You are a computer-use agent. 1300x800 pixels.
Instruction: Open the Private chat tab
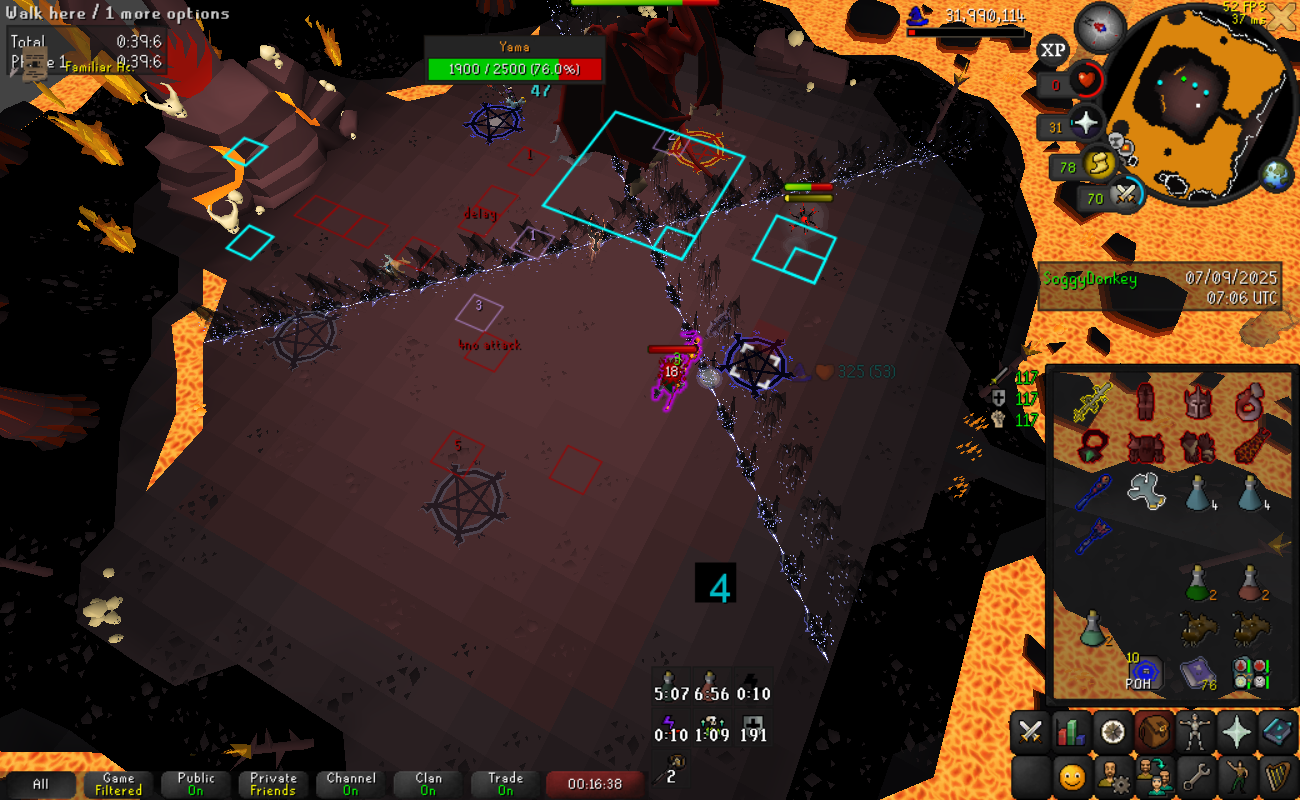click(x=273, y=784)
